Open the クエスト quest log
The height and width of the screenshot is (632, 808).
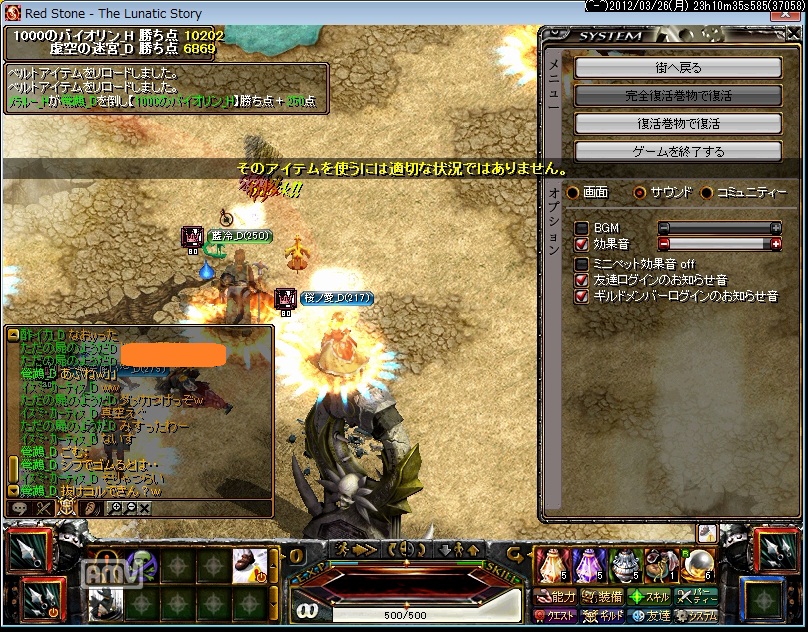point(556,616)
